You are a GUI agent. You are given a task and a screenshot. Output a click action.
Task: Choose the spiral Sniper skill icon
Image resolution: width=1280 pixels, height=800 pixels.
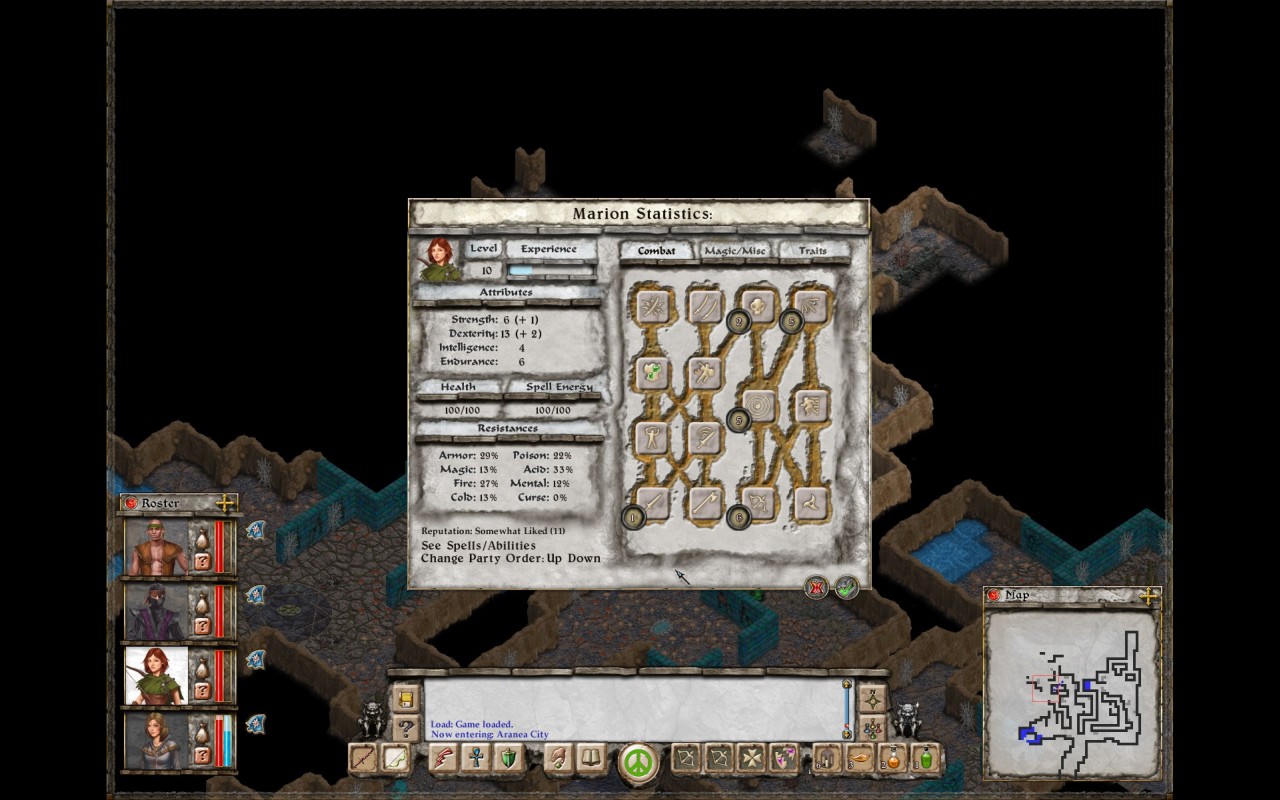759,403
